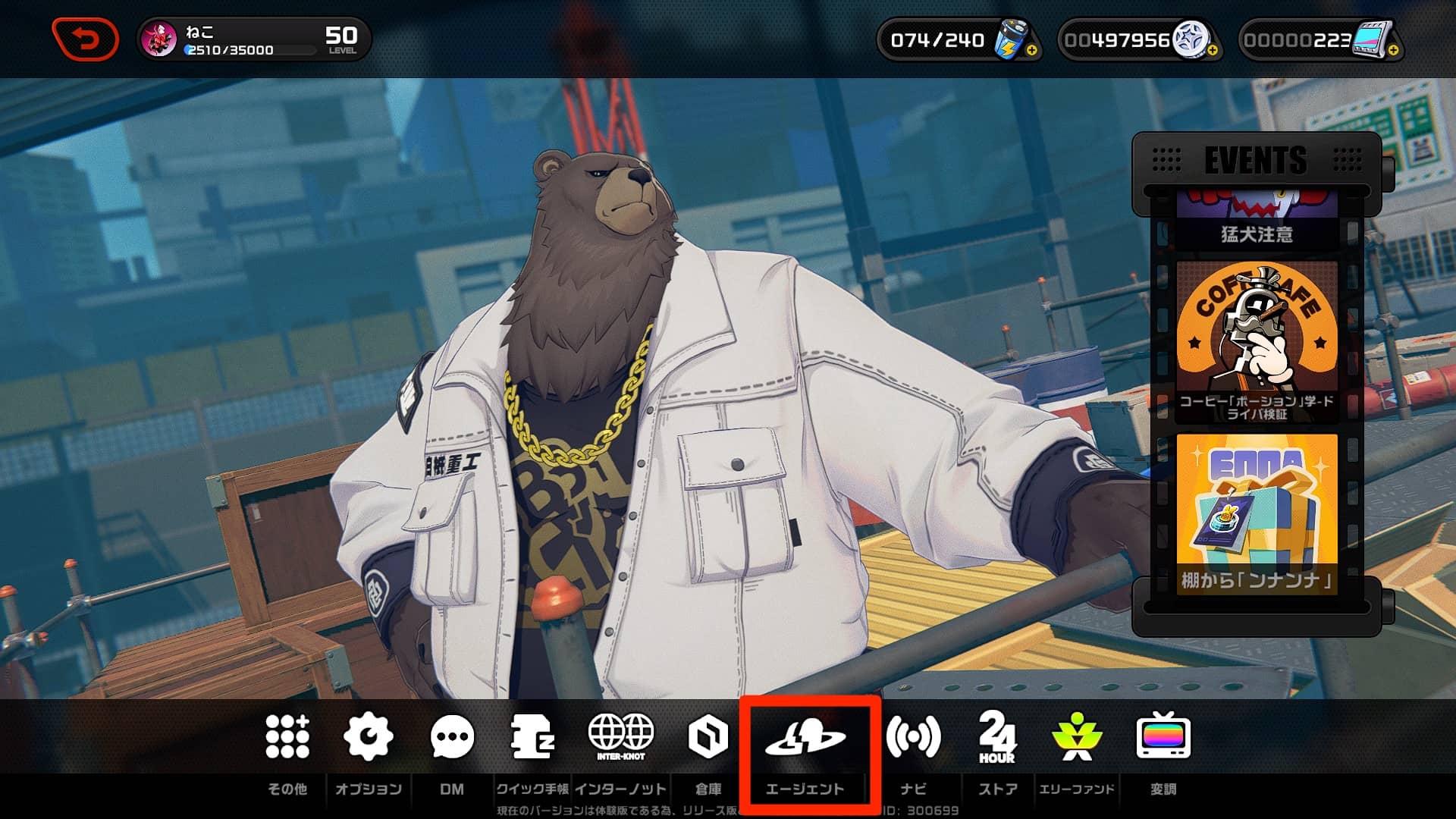Click the red back arrow button
Image resolution: width=1456 pixels, height=819 pixels.
point(85,39)
